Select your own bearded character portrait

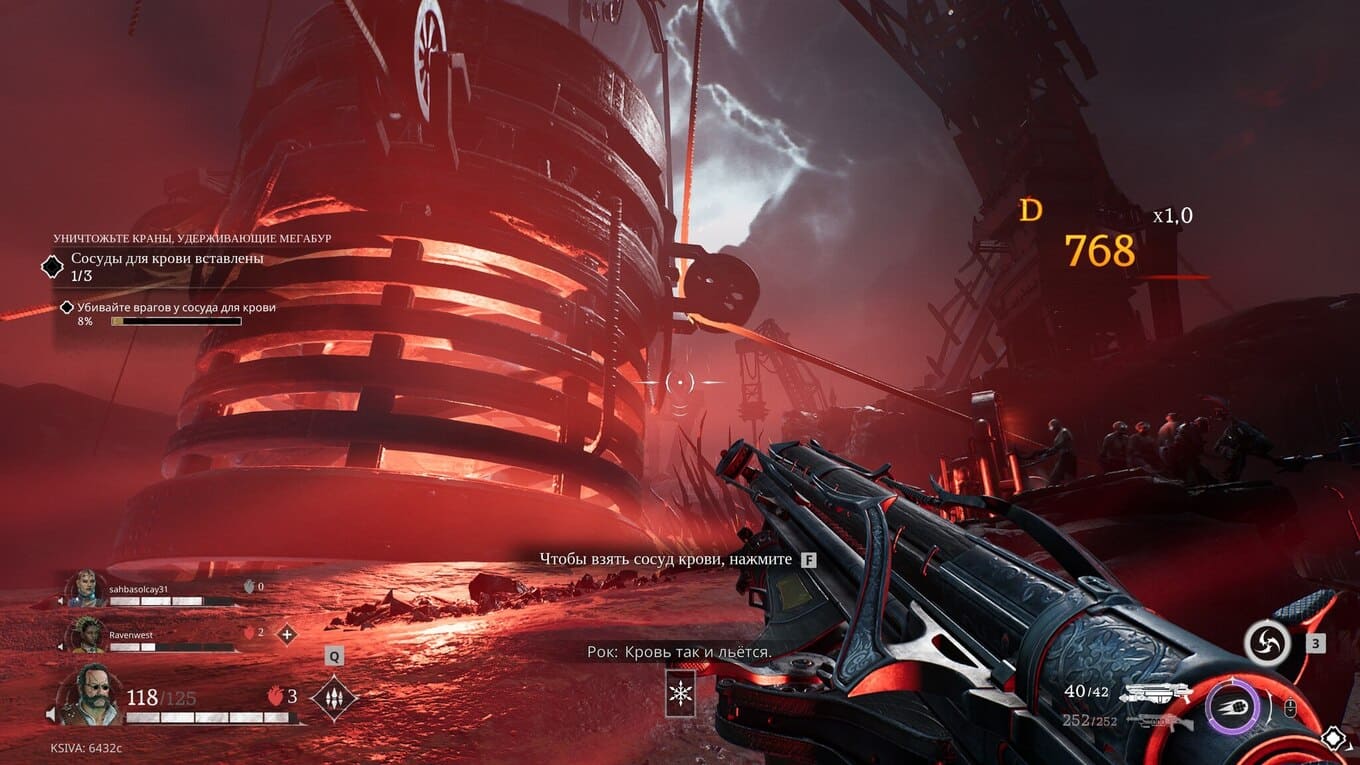click(88, 696)
